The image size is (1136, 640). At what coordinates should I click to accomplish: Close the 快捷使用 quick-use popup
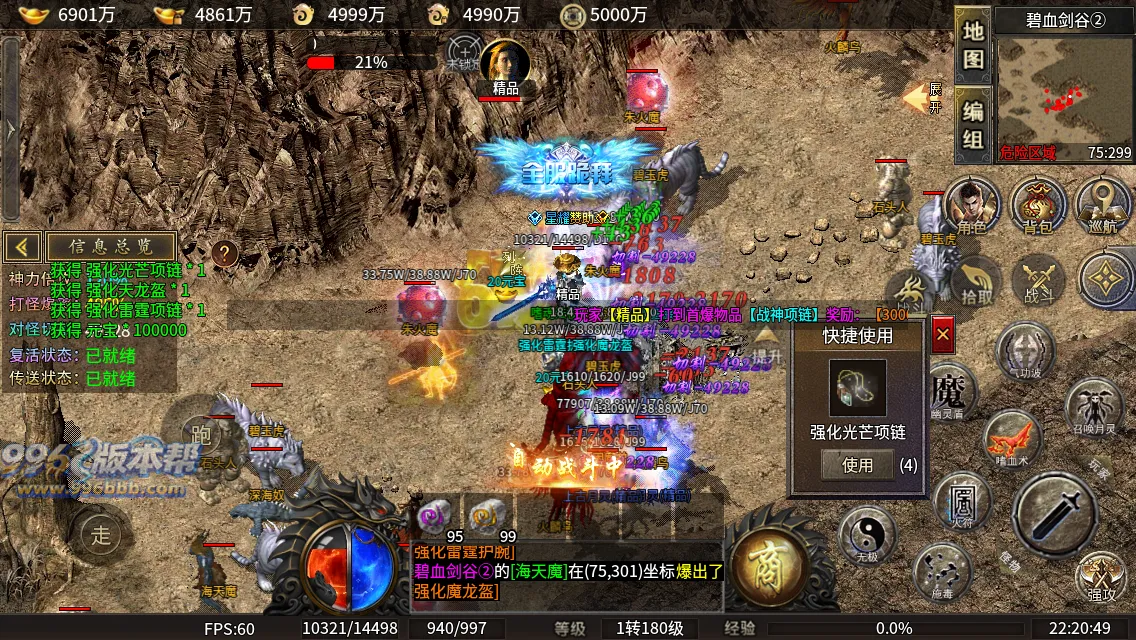942,336
